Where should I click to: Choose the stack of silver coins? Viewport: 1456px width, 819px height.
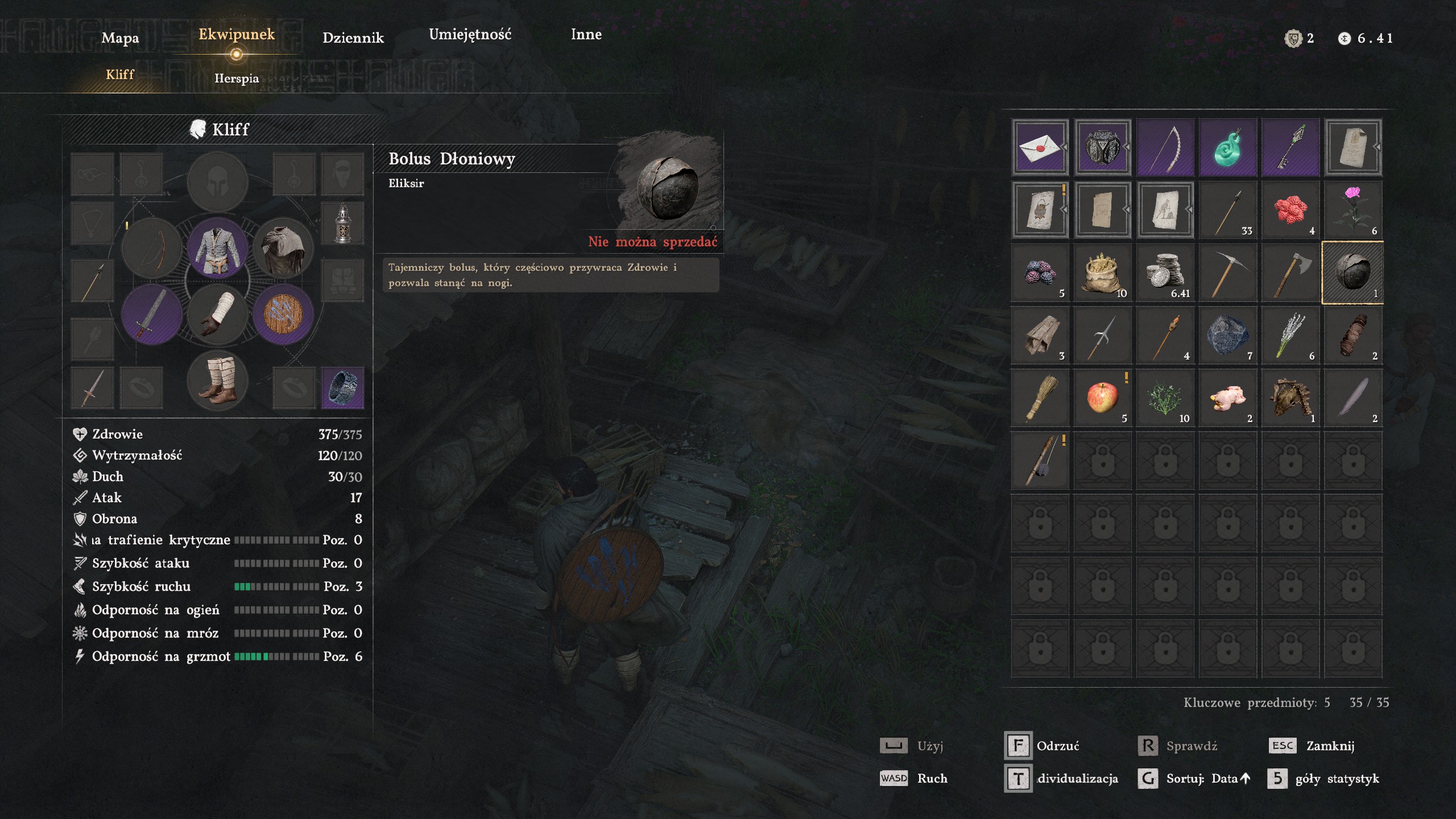pos(1165,273)
